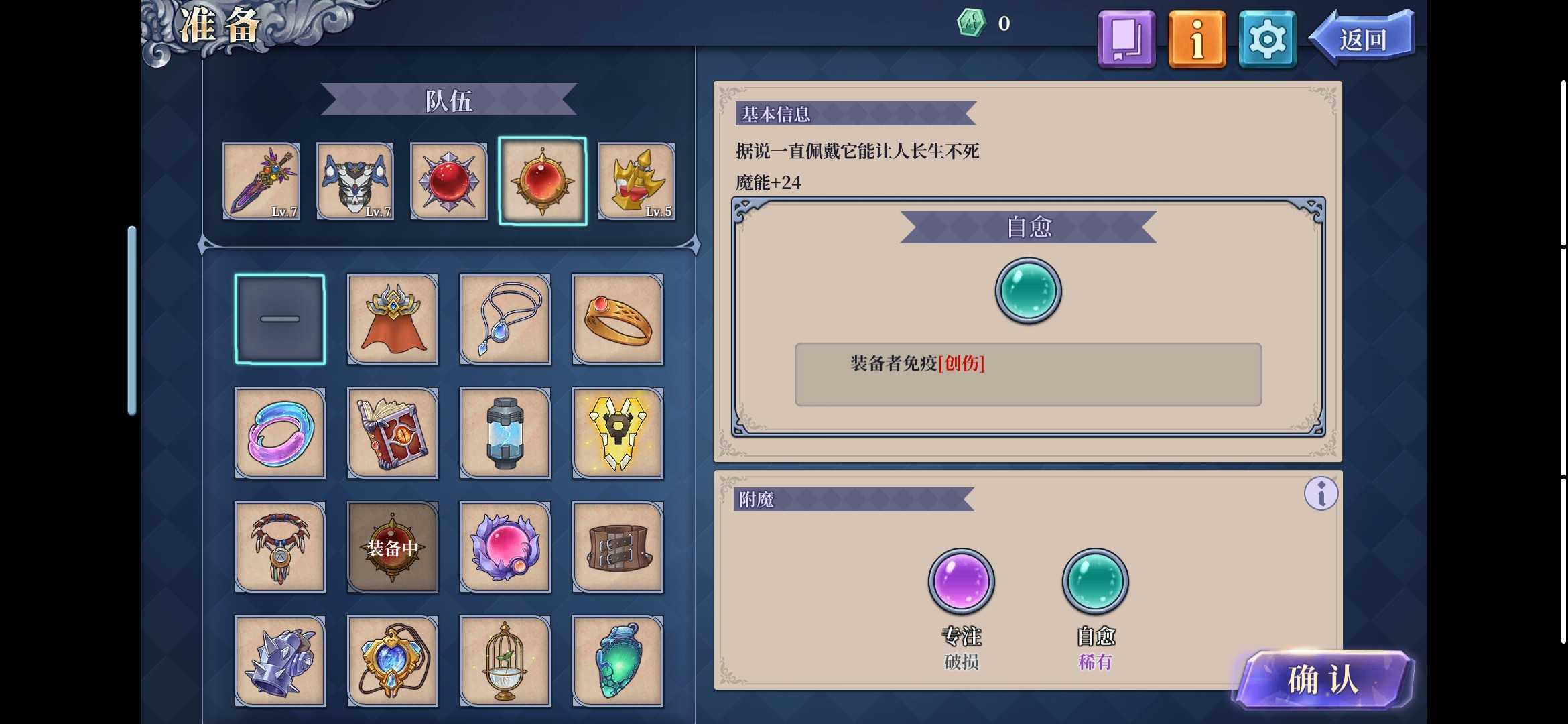
Task: Select the spiked gauntlet item
Action: click(x=280, y=660)
